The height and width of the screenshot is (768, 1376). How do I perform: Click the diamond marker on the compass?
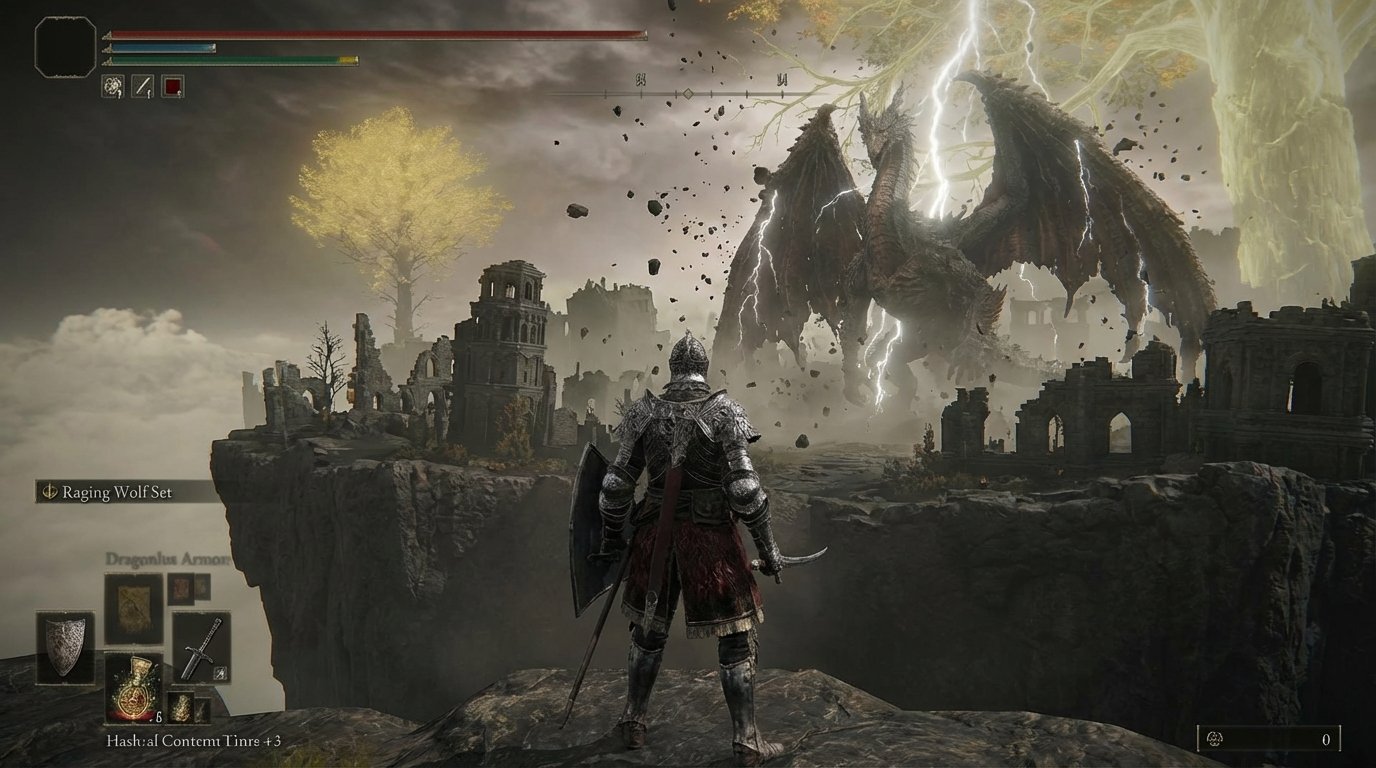pyautogui.click(x=688, y=91)
